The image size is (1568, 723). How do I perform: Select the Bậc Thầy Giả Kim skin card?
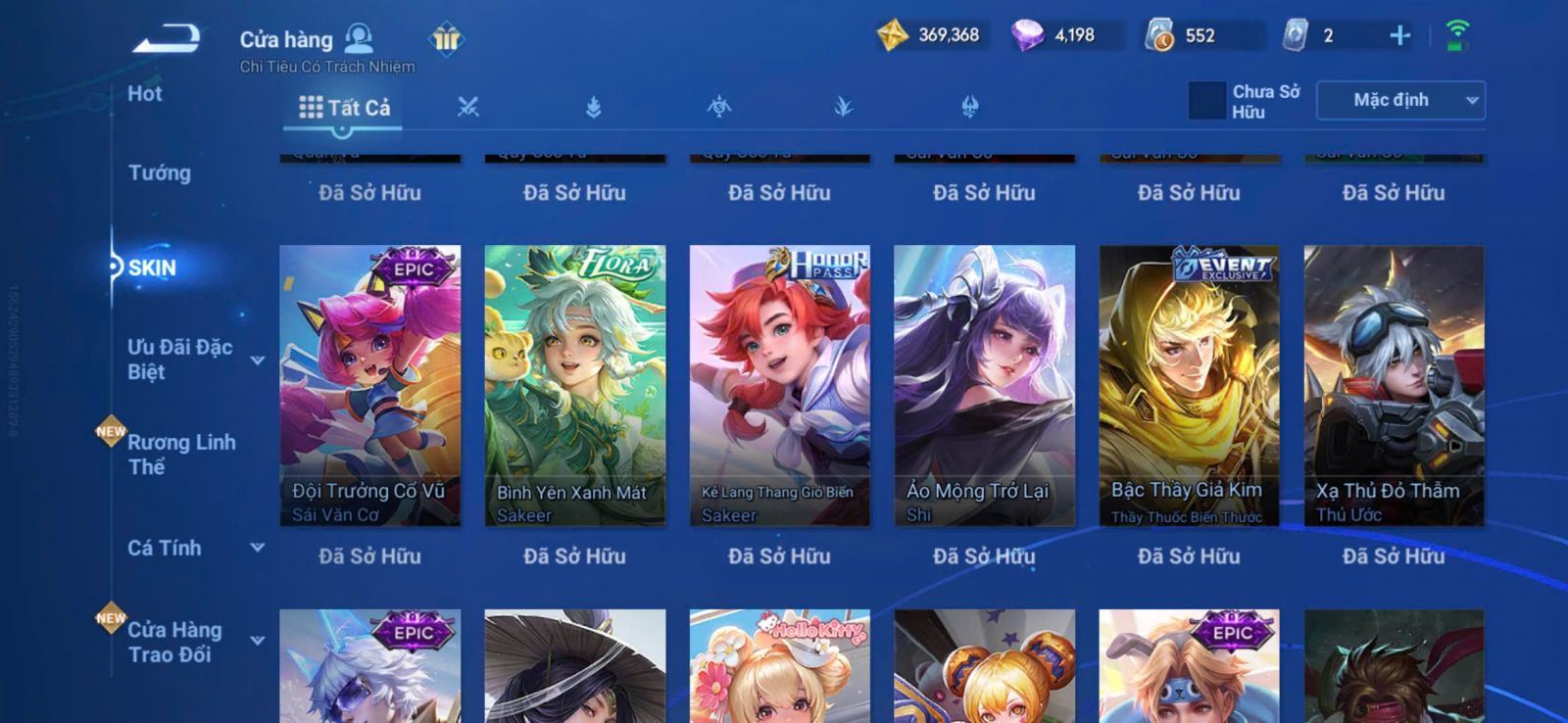click(x=1189, y=385)
